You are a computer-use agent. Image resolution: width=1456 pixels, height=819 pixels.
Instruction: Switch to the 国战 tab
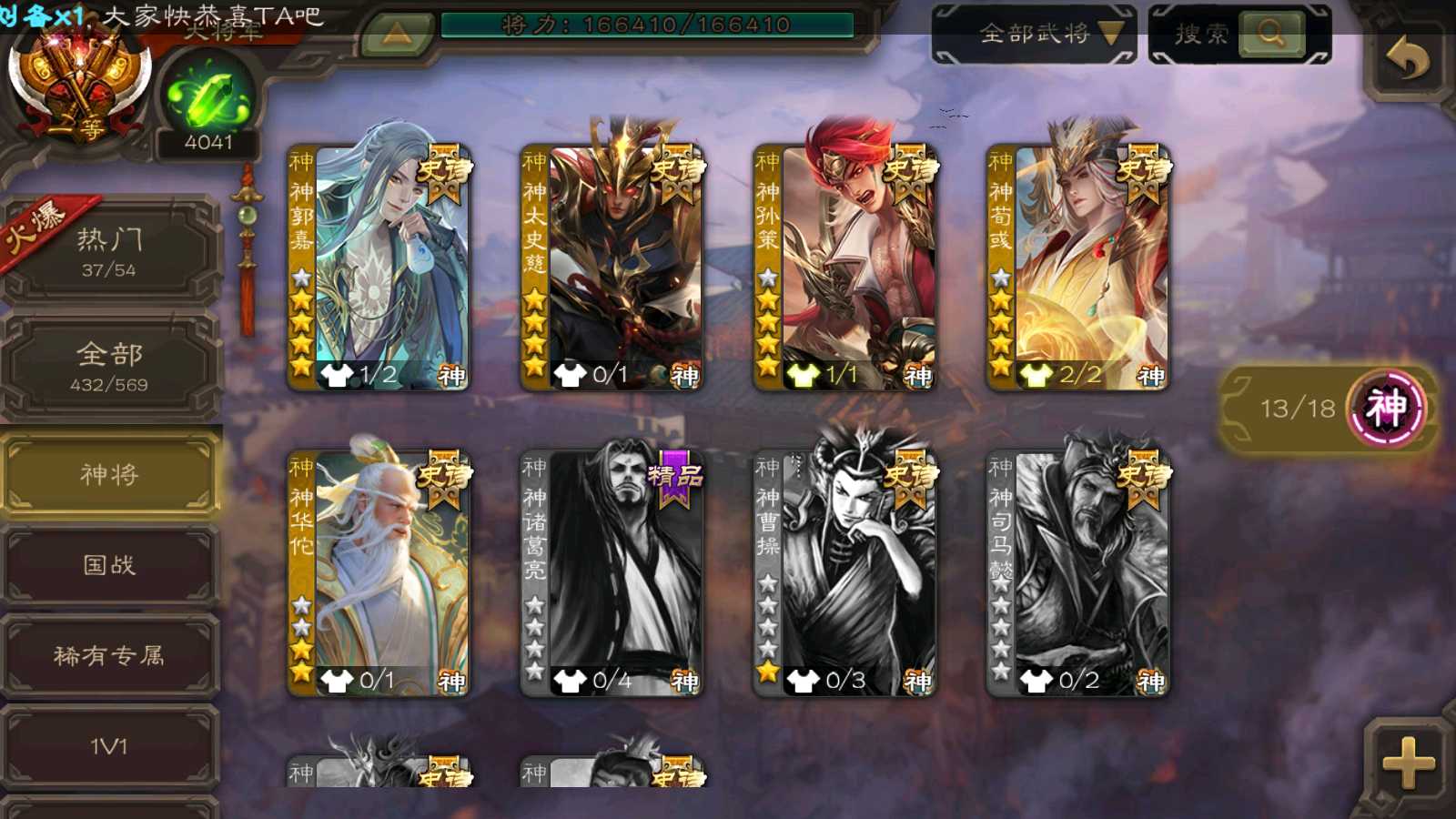pyautogui.click(x=109, y=565)
